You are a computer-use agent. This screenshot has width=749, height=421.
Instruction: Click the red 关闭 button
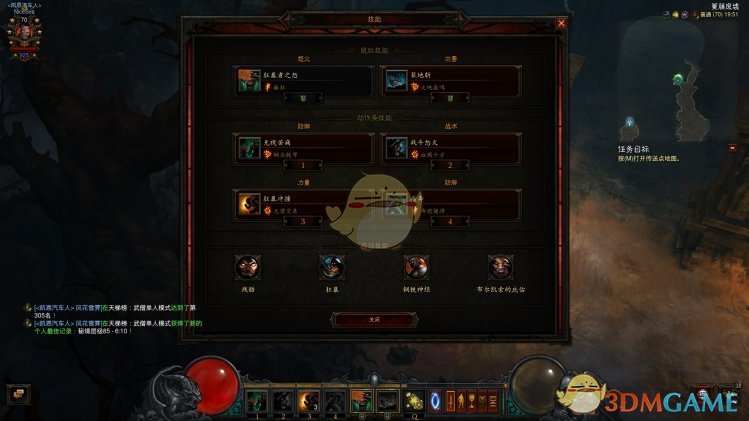point(374,319)
